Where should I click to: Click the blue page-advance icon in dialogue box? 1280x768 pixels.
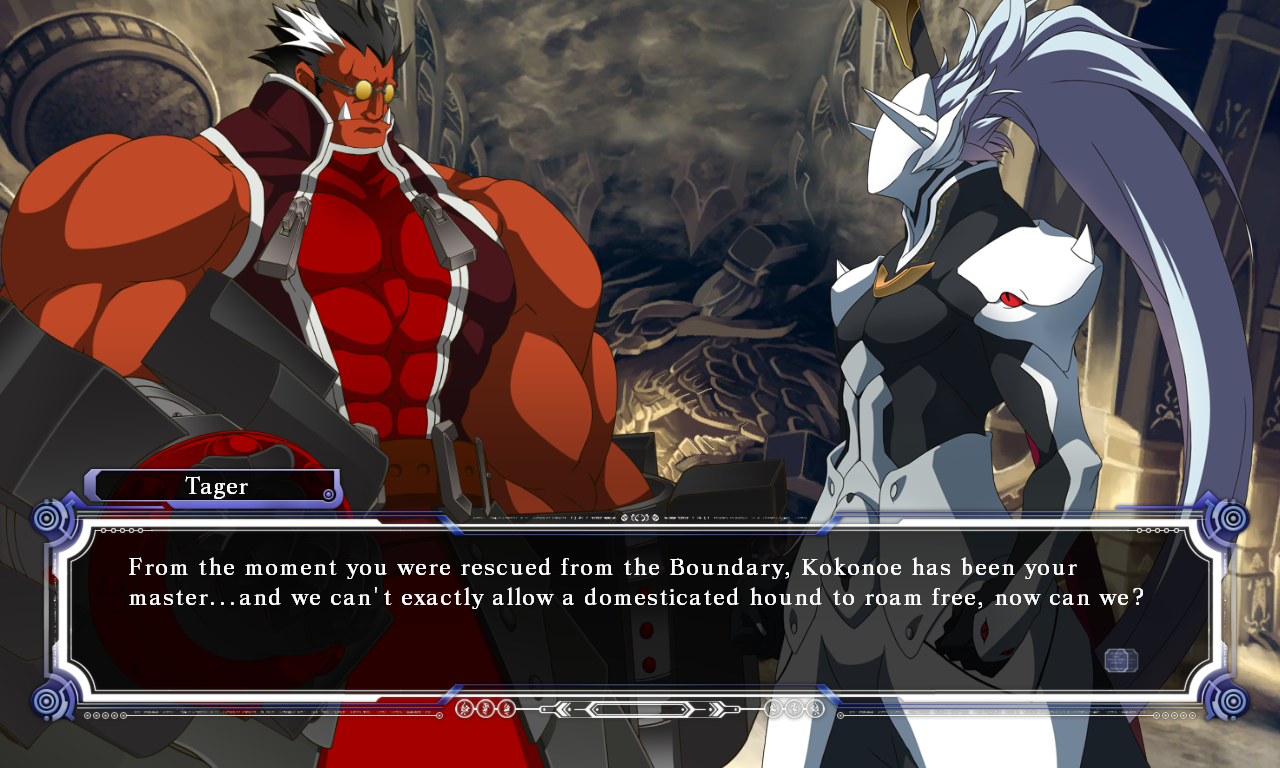1121,660
